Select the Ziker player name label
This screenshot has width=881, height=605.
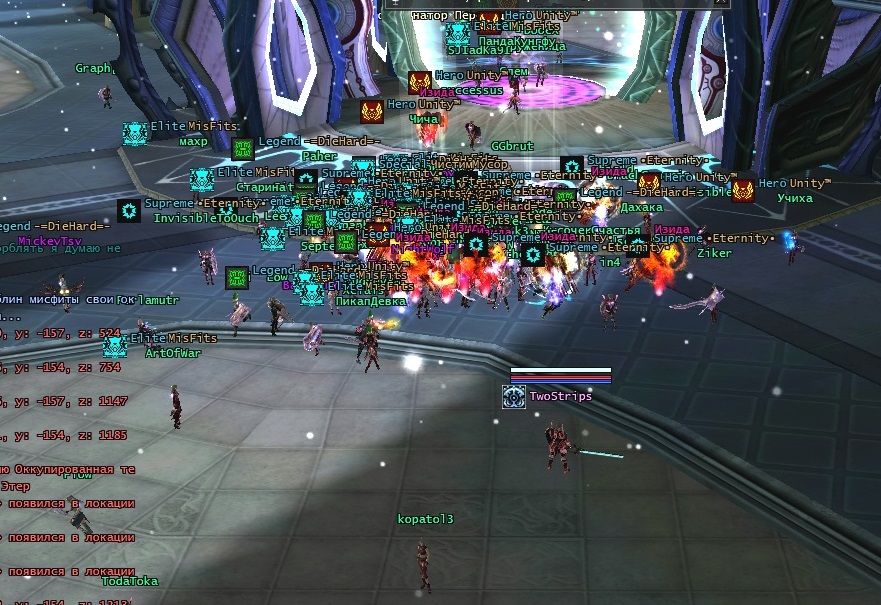(x=715, y=254)
